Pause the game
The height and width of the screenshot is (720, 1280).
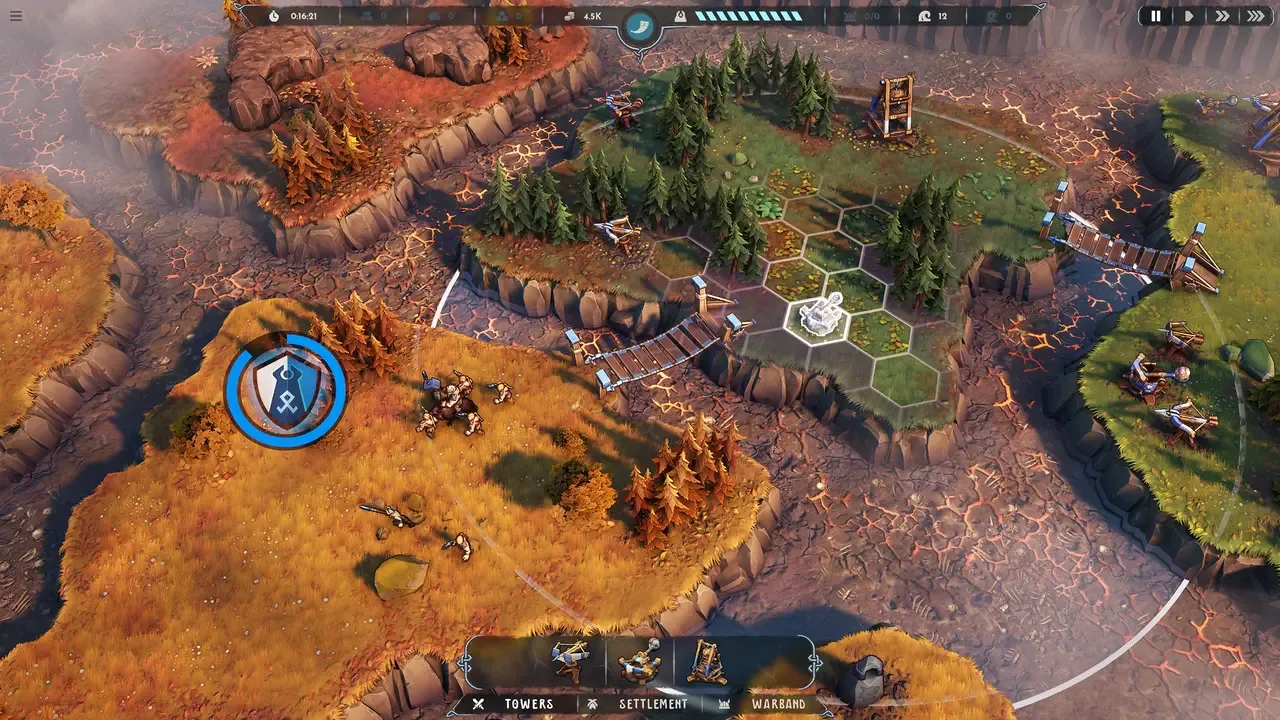click(x=1156, y=16)
